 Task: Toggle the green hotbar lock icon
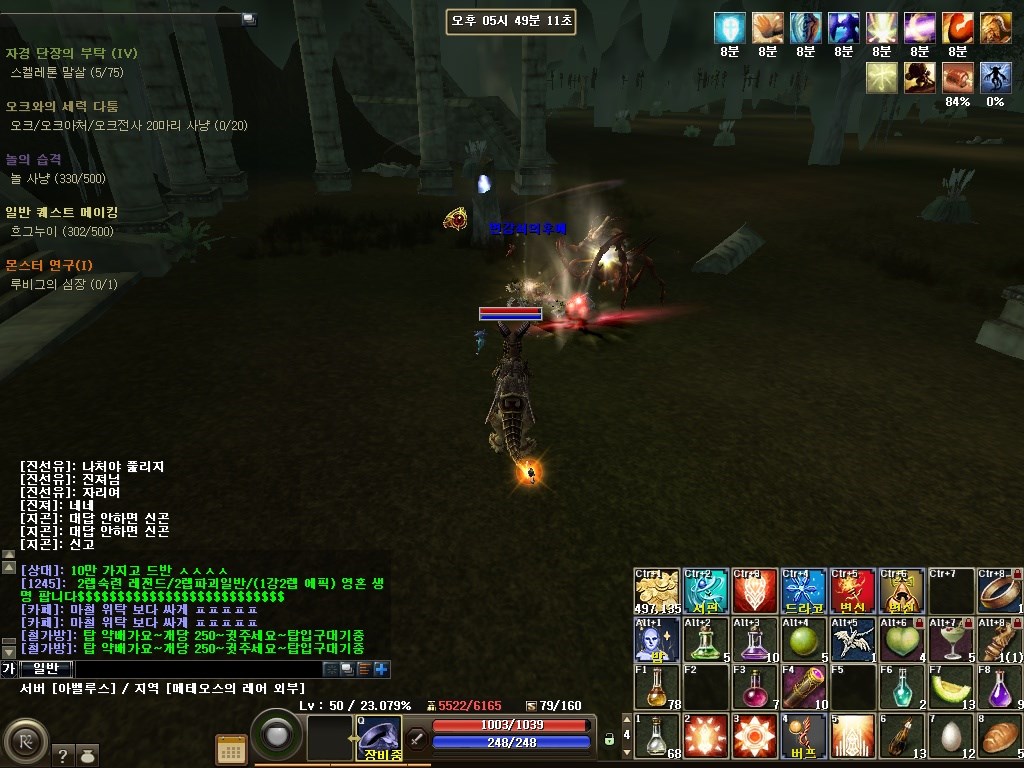pos(608,740)
